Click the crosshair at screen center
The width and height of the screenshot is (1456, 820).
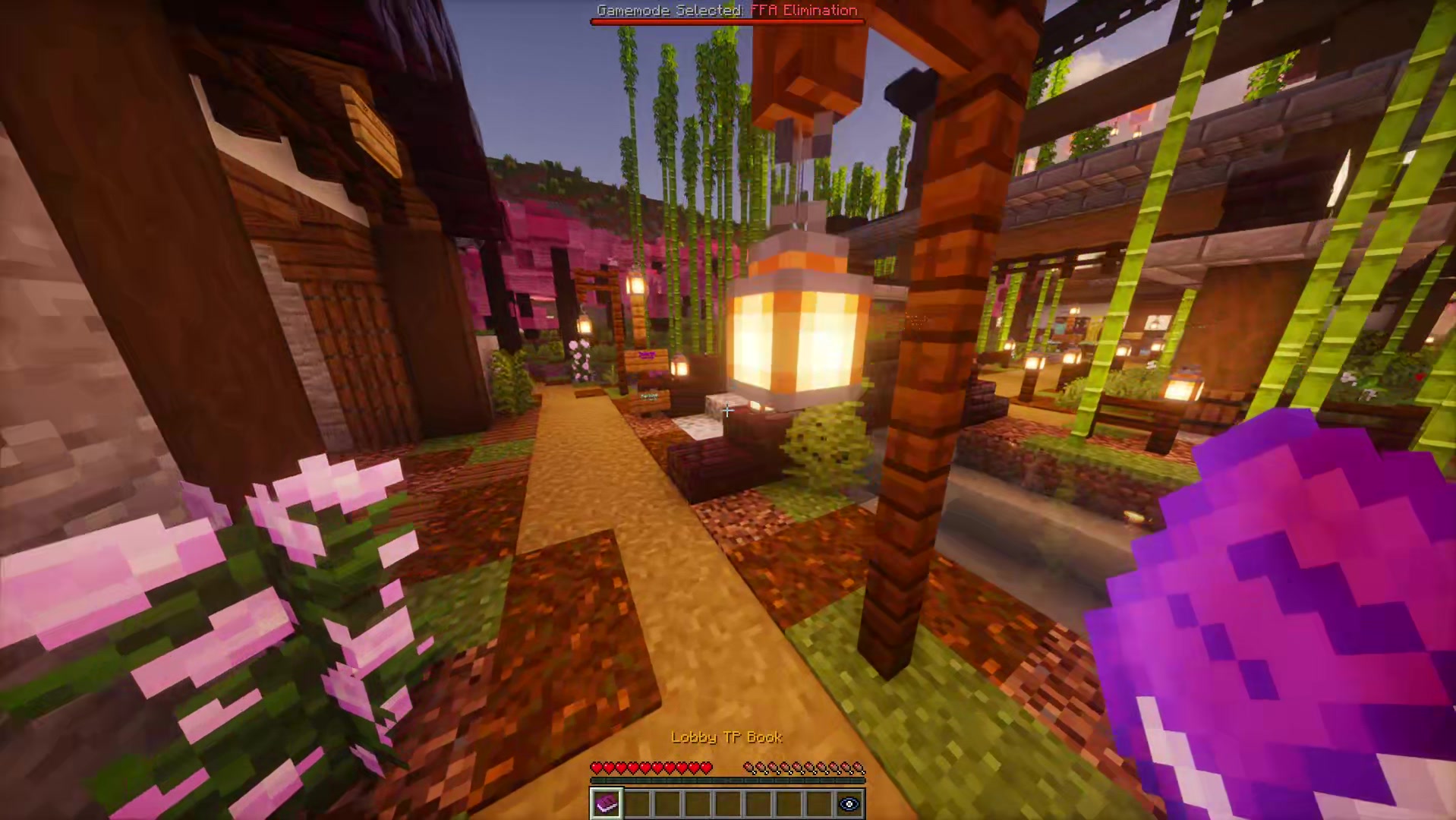[x=726, y=410]
